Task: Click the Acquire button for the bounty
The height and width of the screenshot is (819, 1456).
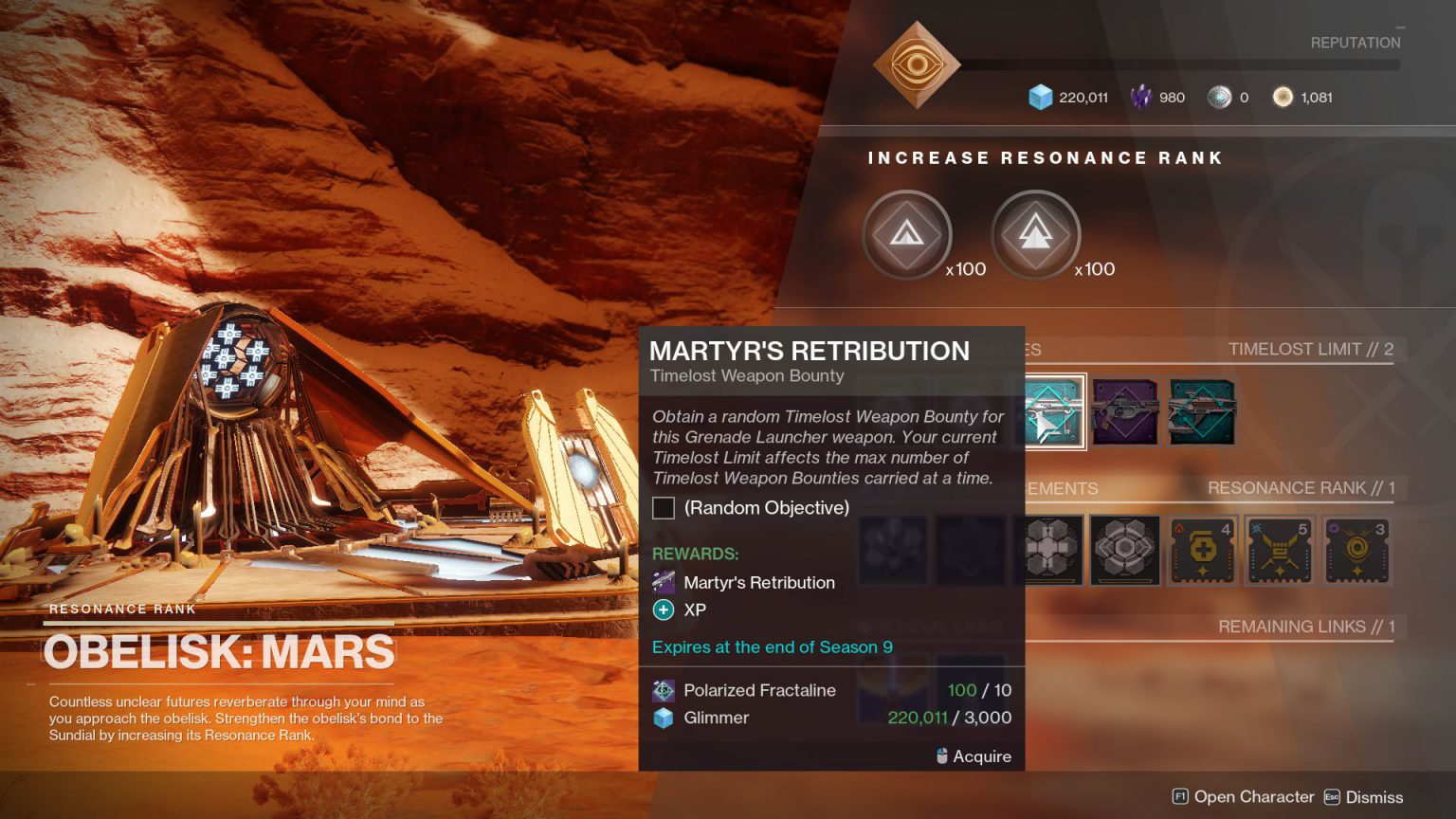Action: click(x=974, y=756)
